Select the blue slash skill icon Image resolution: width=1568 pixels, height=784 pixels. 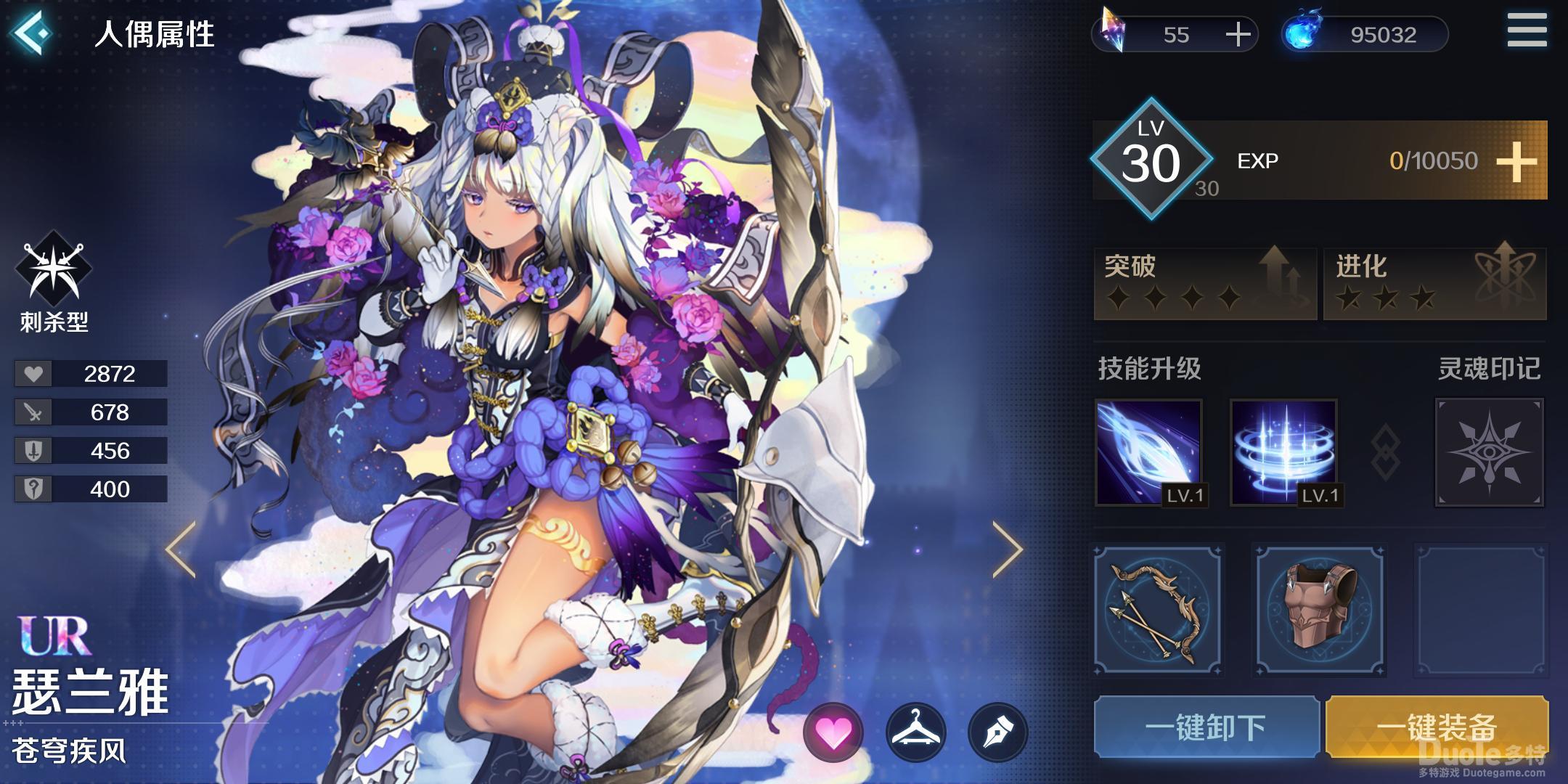[1149, 453]
